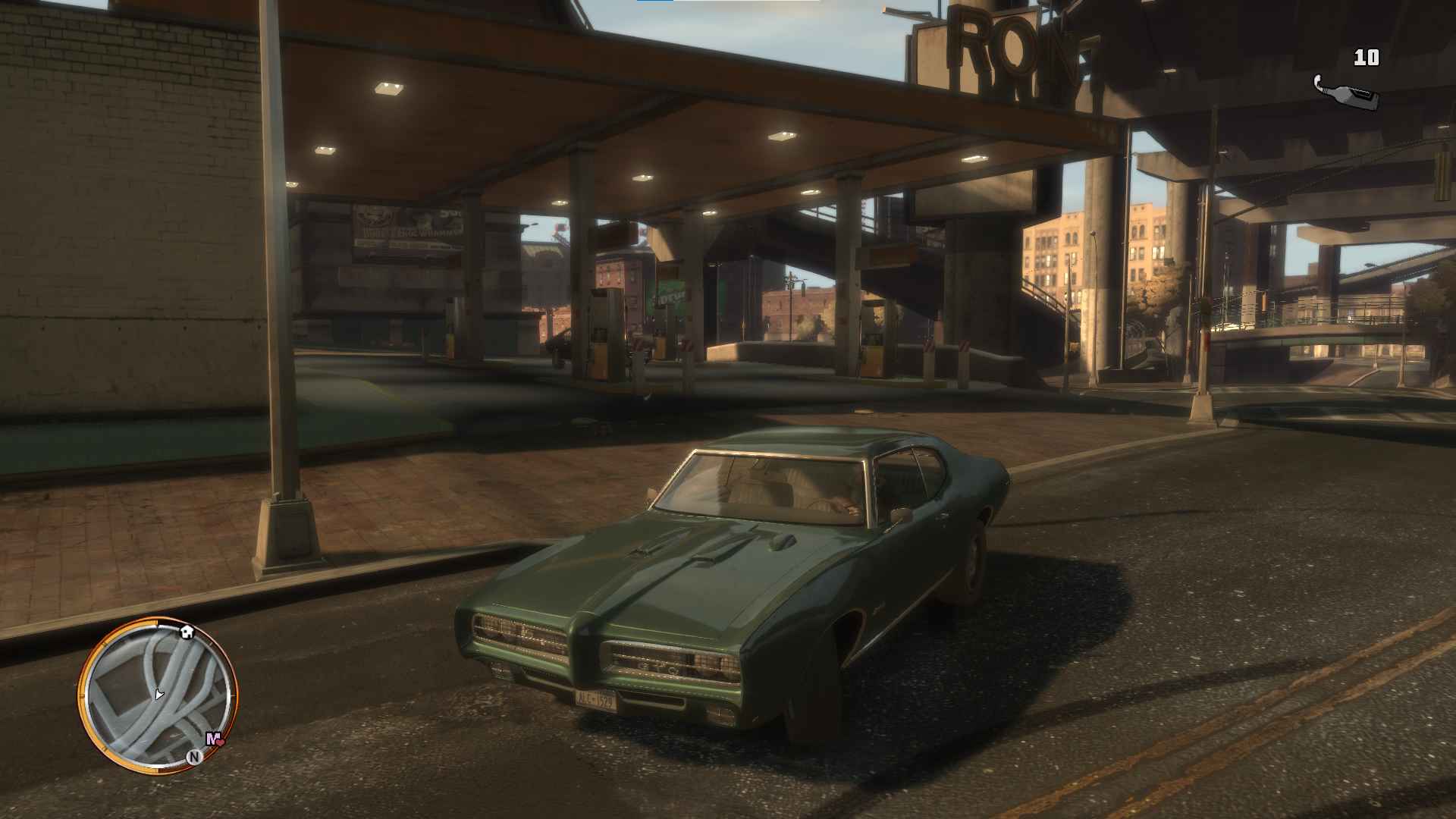Viewport: 1456px width, 819px height.
Task: Click the north N compass marker
Action: (195, 756)
